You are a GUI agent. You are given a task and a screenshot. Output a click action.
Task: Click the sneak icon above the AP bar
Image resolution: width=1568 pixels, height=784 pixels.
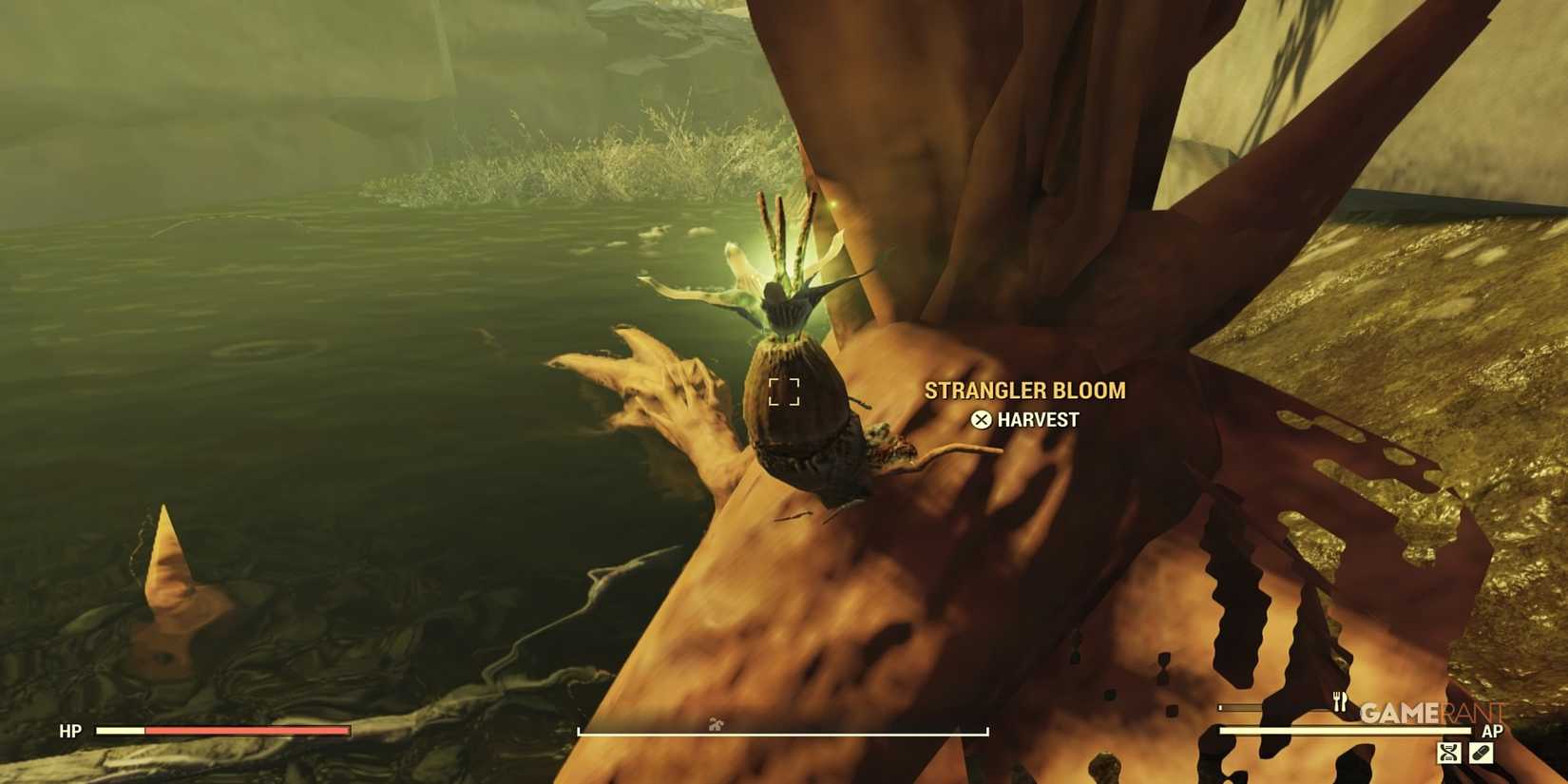1448,755
